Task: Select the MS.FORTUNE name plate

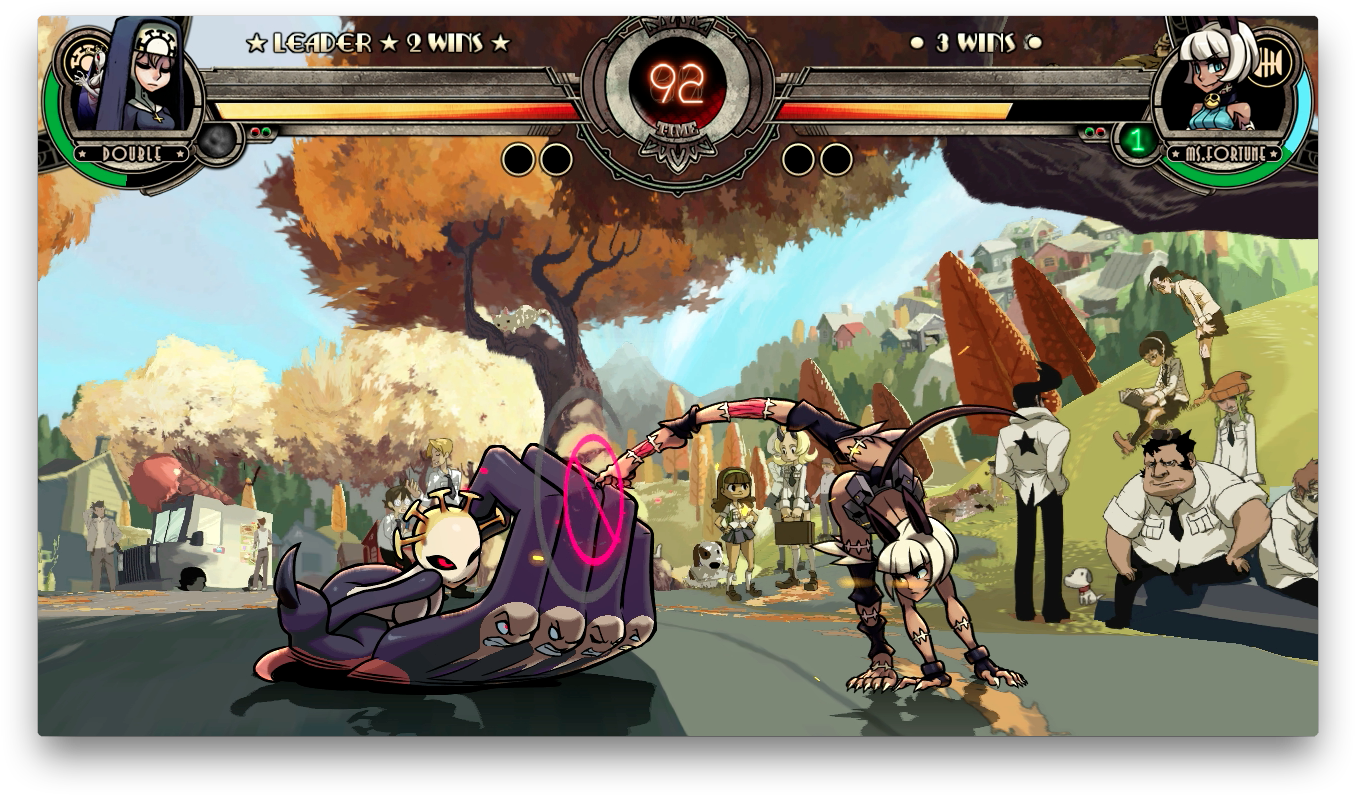Action: click(x=1226, y=153)
